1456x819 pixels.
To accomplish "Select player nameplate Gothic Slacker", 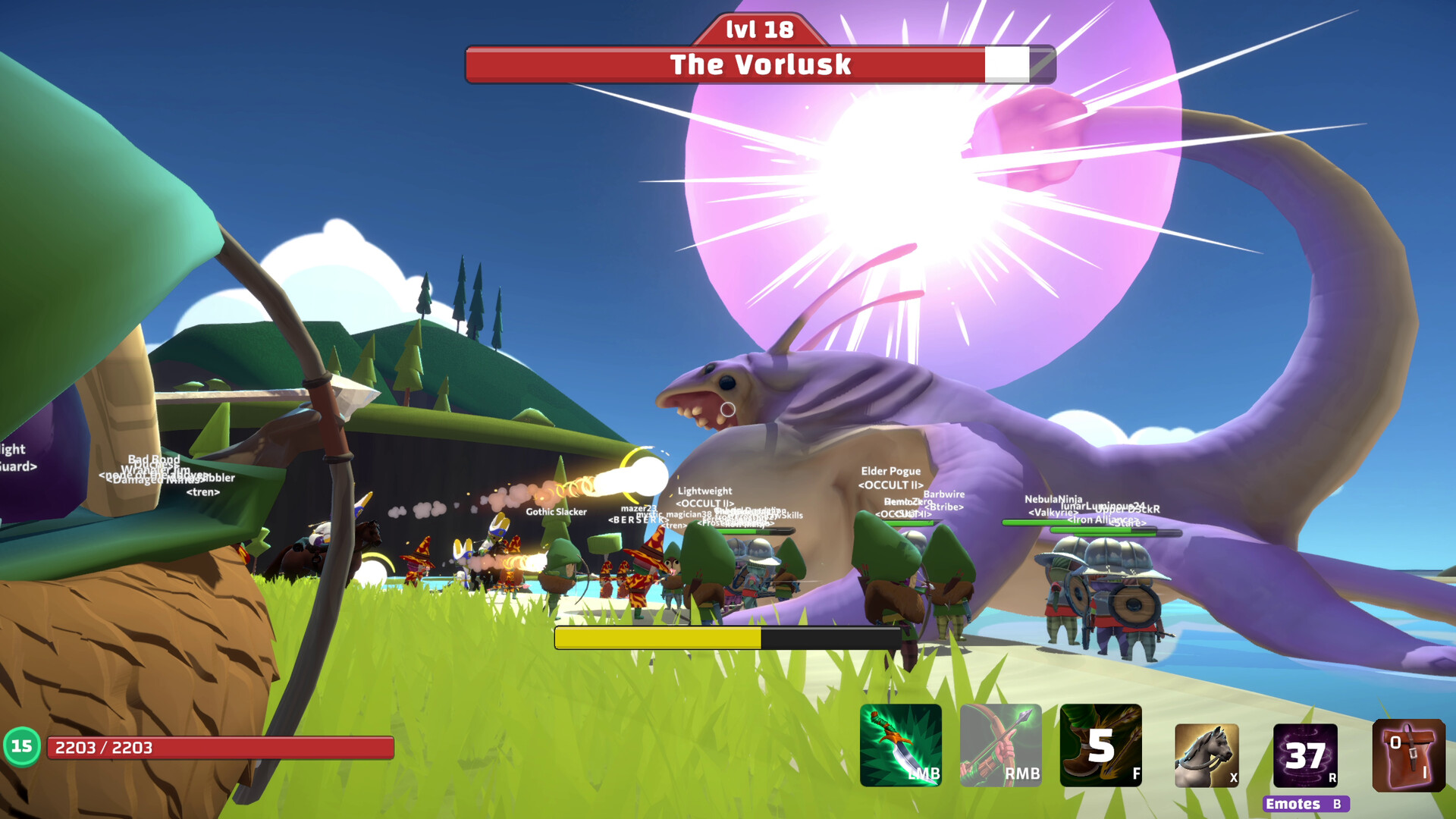I will [556, 512].
